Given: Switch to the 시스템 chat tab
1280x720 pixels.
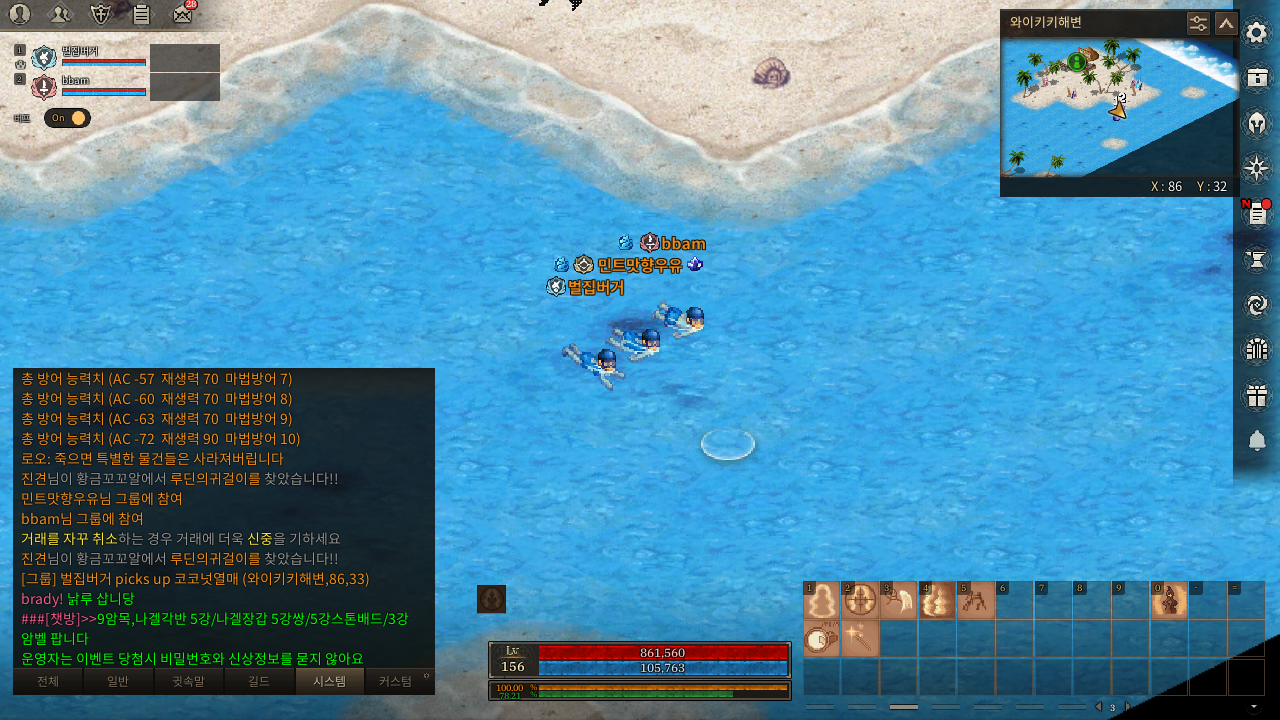Looking at the screenshot, I should [330, 682].
